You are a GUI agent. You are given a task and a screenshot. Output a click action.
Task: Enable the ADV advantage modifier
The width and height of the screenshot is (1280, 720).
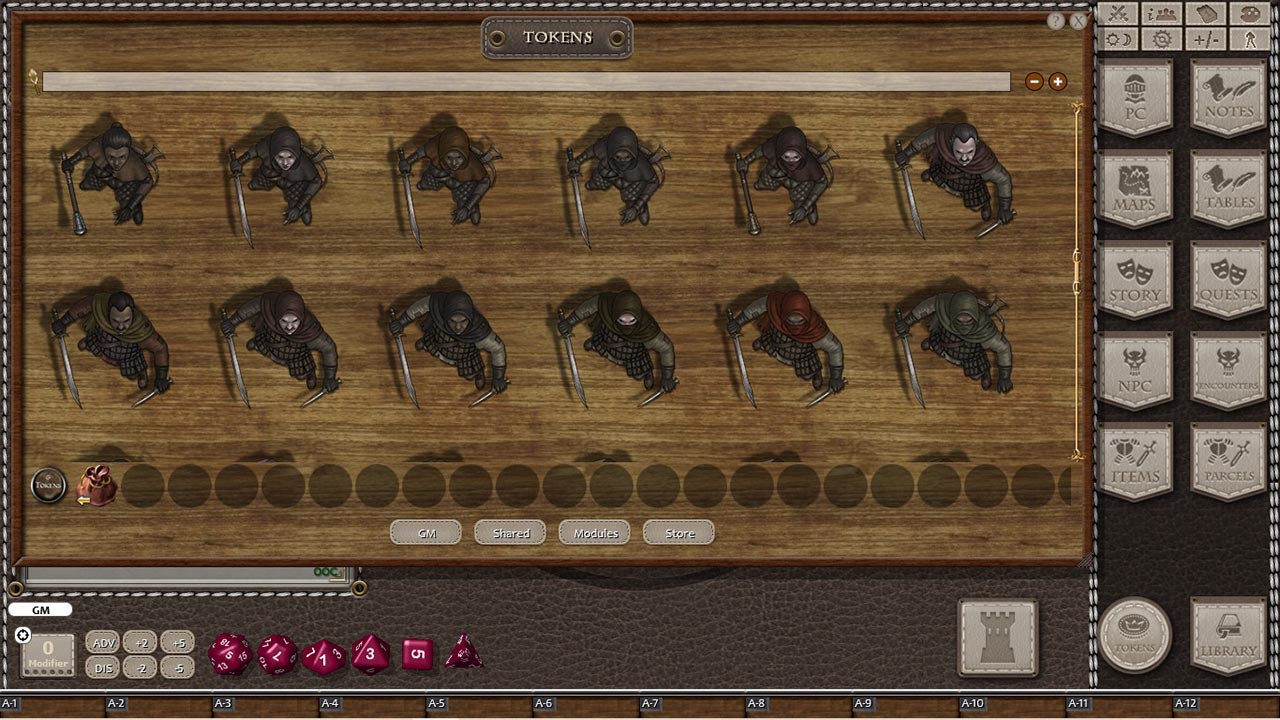pyautogui.click(x=103, y=642)
